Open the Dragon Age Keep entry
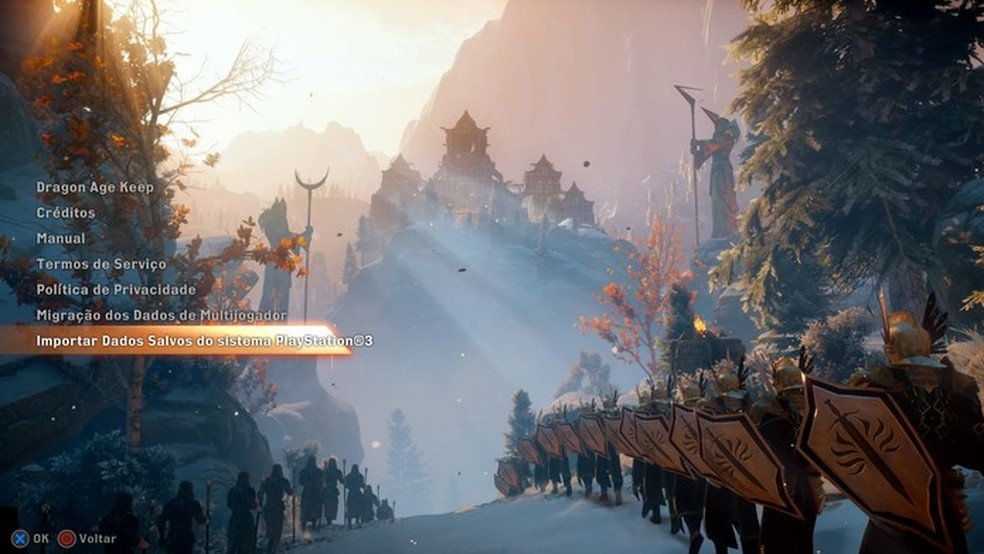This screenshot has width=984, height=554. (x=95, y=187)
